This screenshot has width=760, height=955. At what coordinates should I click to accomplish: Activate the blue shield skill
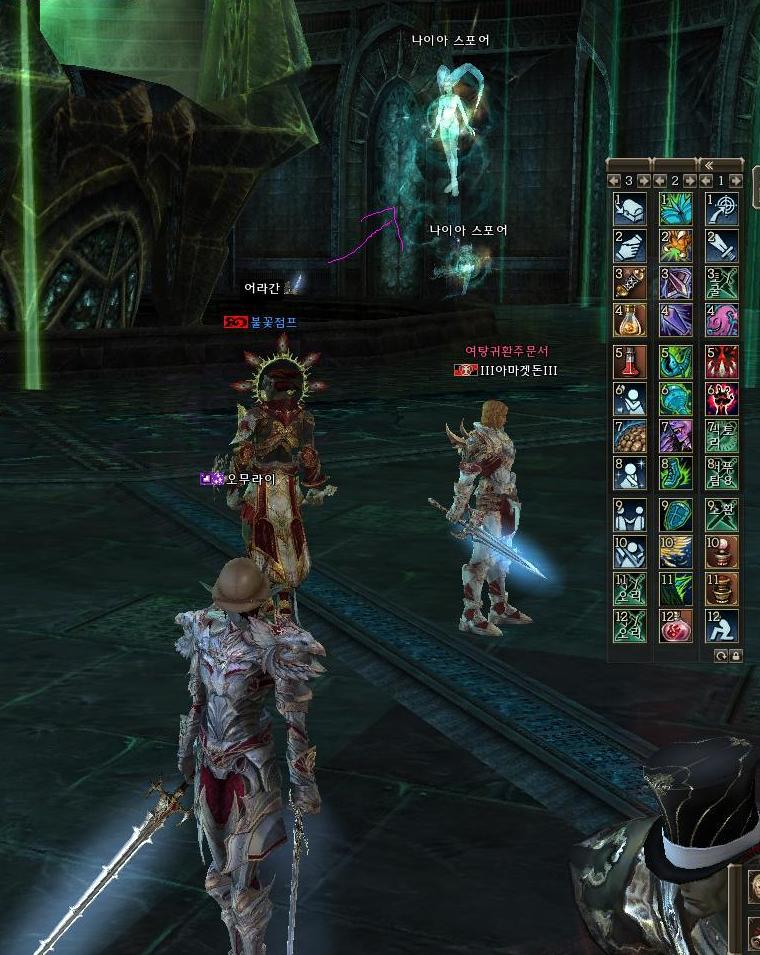coord(676,513)
